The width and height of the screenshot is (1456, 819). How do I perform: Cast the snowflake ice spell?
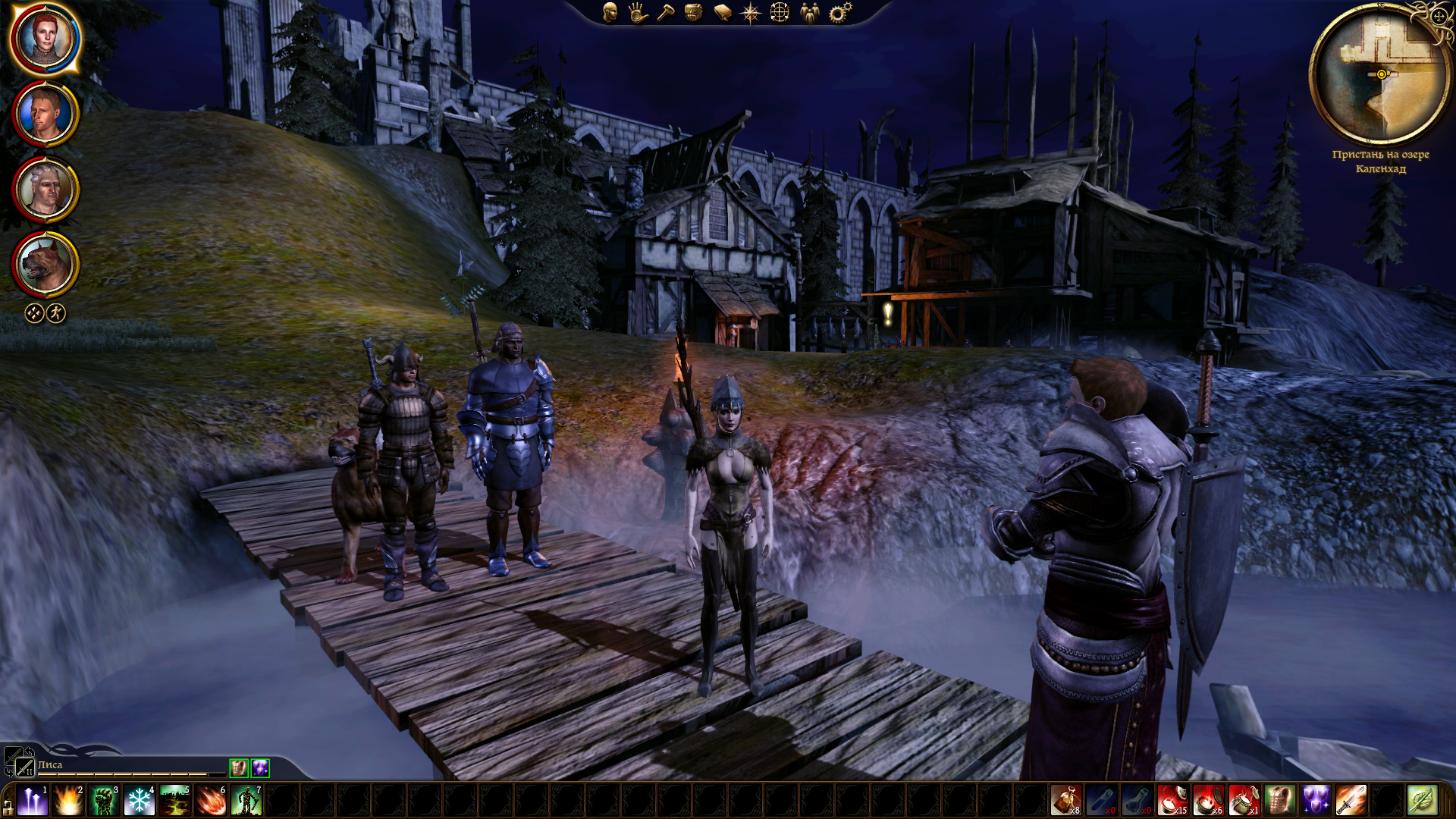pos(140,801)
